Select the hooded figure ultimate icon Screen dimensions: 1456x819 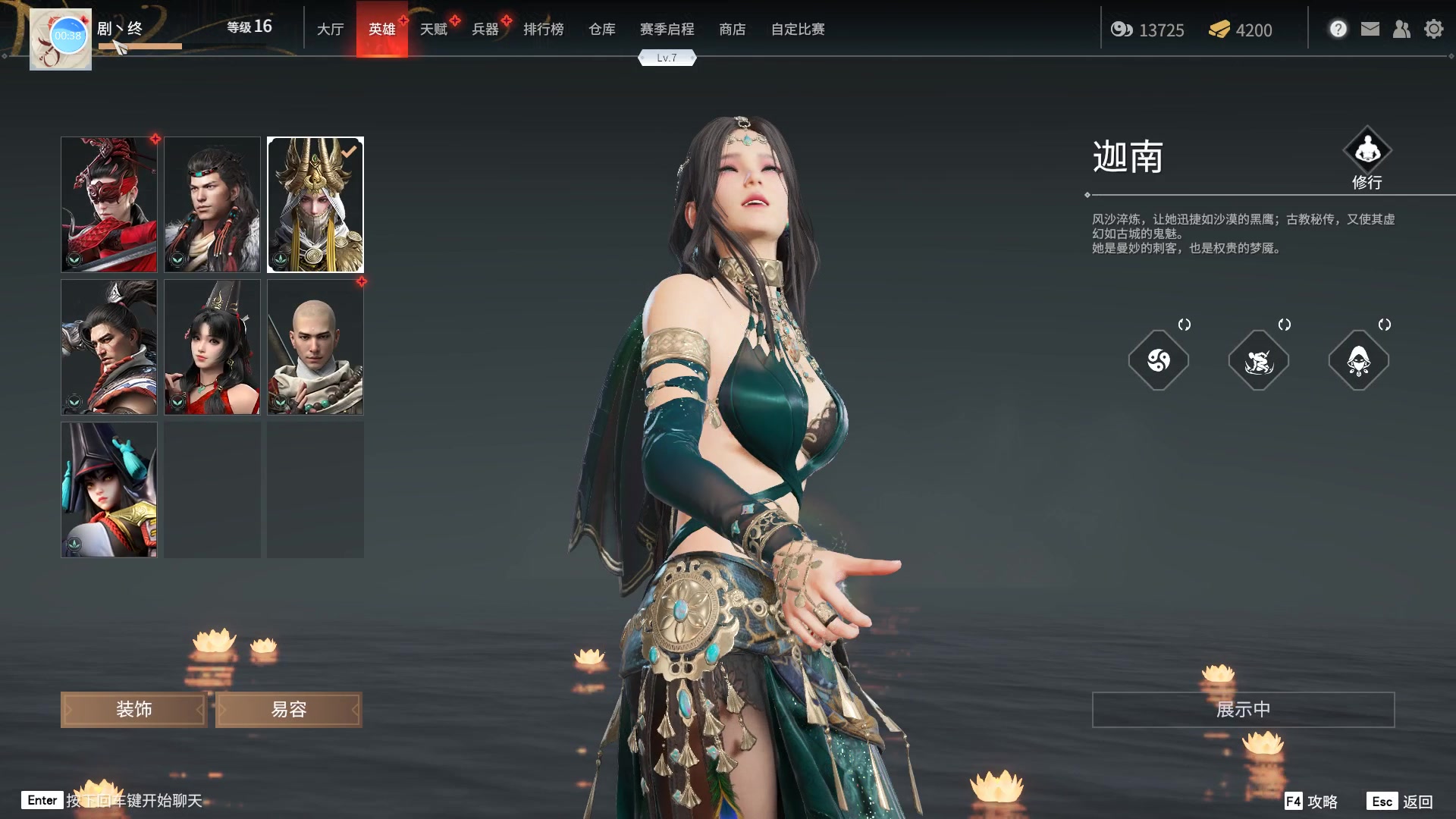tap(1359, 361)
